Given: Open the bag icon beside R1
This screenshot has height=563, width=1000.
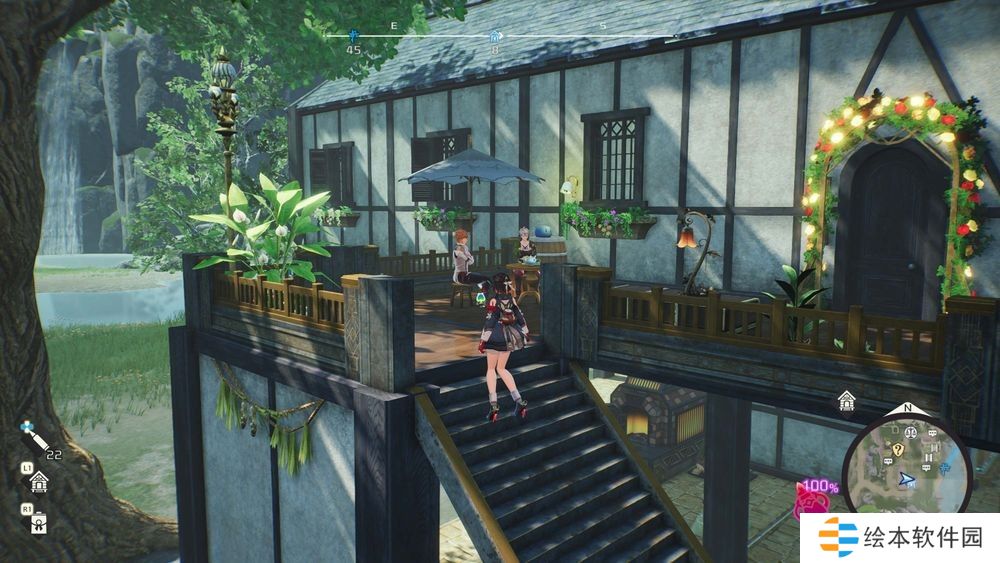Looking at the screenshot, I should pos(39,521).
